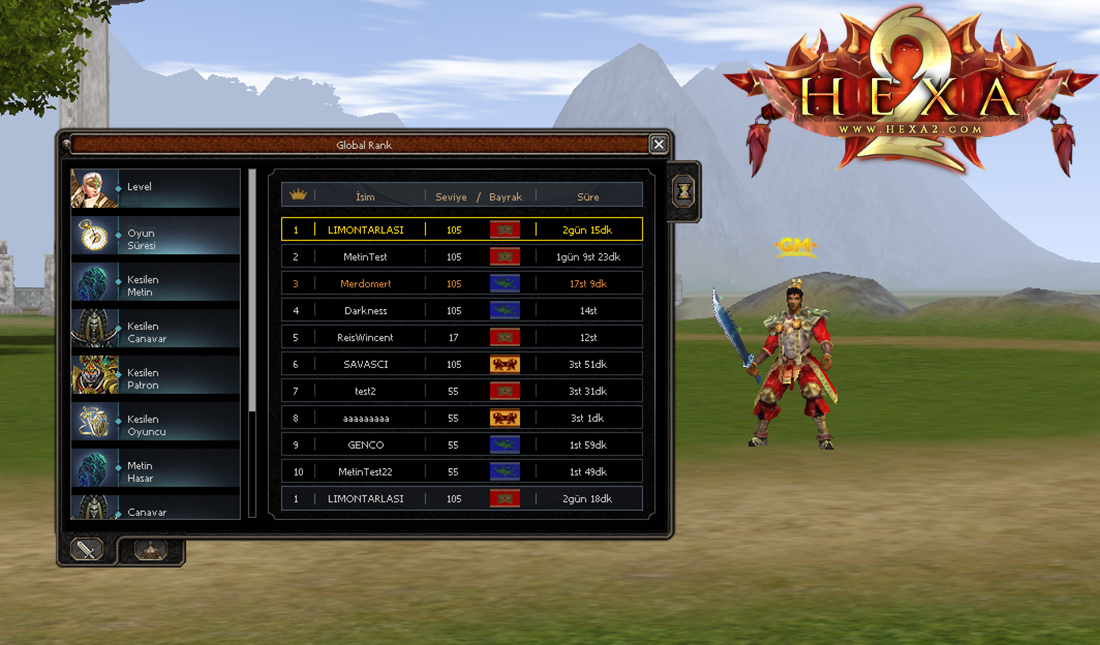Click the Merdomert ranking row
This screenshot has width=1100, height=645.
click(462, 284)
